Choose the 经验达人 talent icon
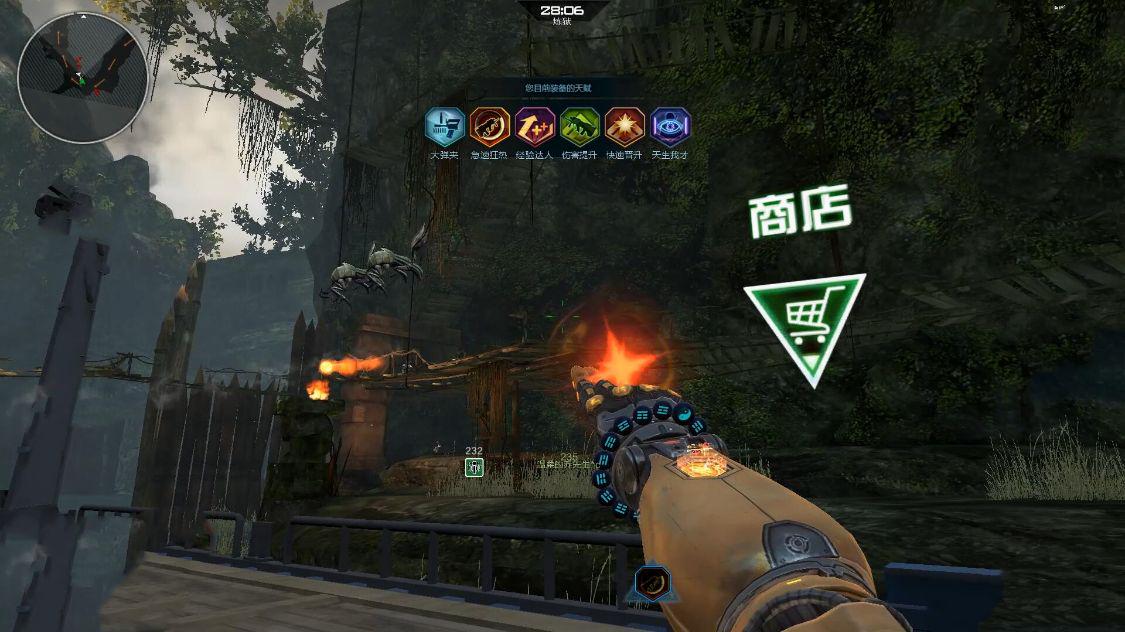The width and height of the screenshot is (1125, 632). 534,127
